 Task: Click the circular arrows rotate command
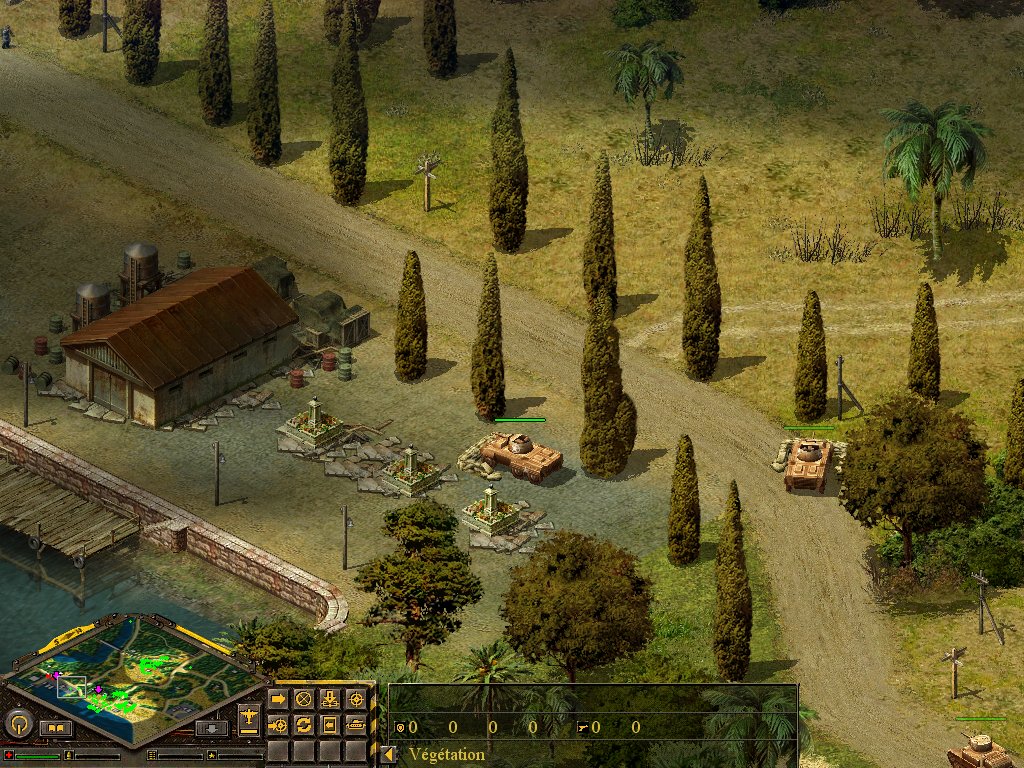click(x=304, y=724)
